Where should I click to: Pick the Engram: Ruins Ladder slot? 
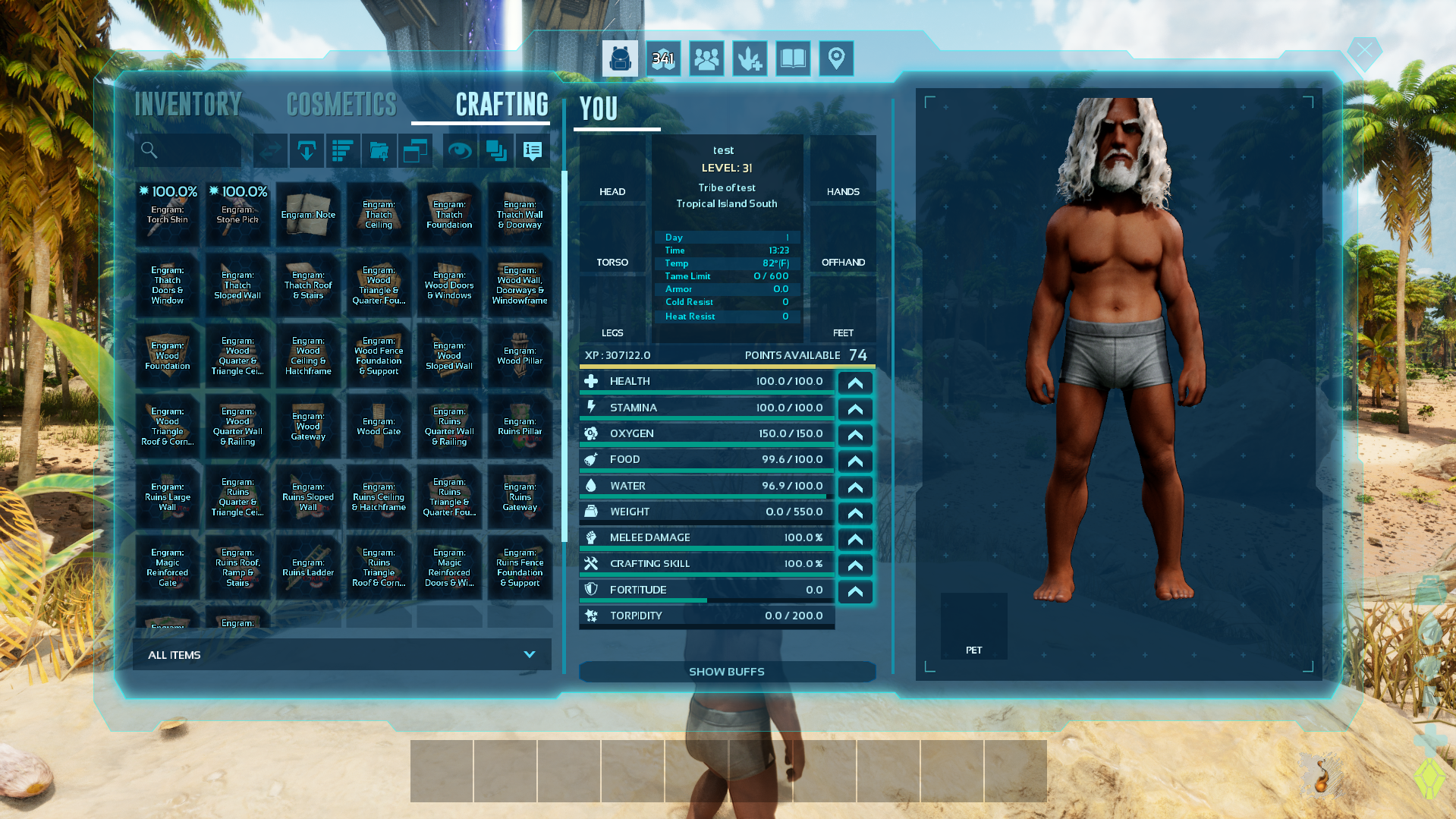point(308,568)
